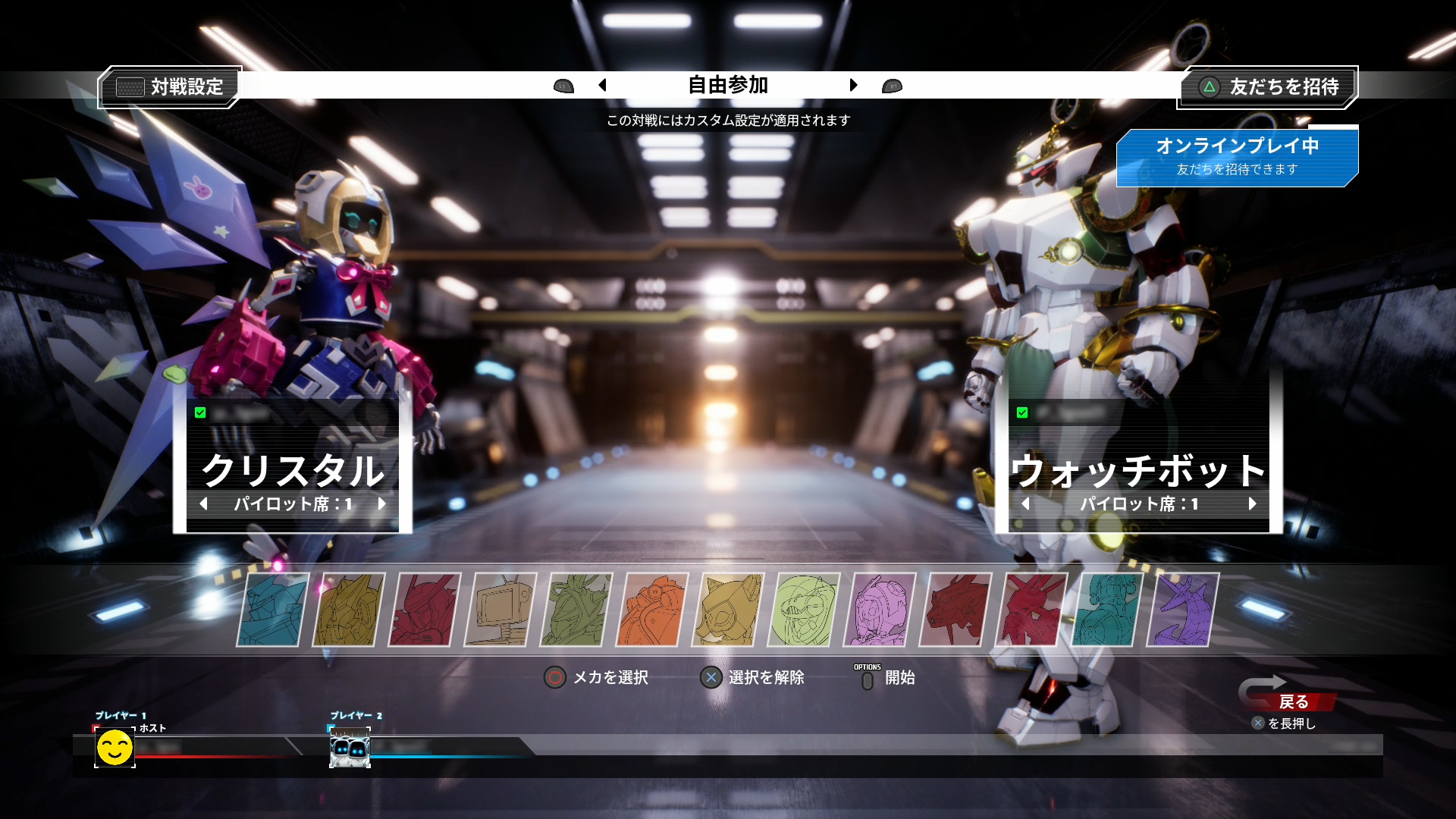Select the TV-monitor head mech portrait
Viewport: 1456px width, 819px height.
pos(500,610)
